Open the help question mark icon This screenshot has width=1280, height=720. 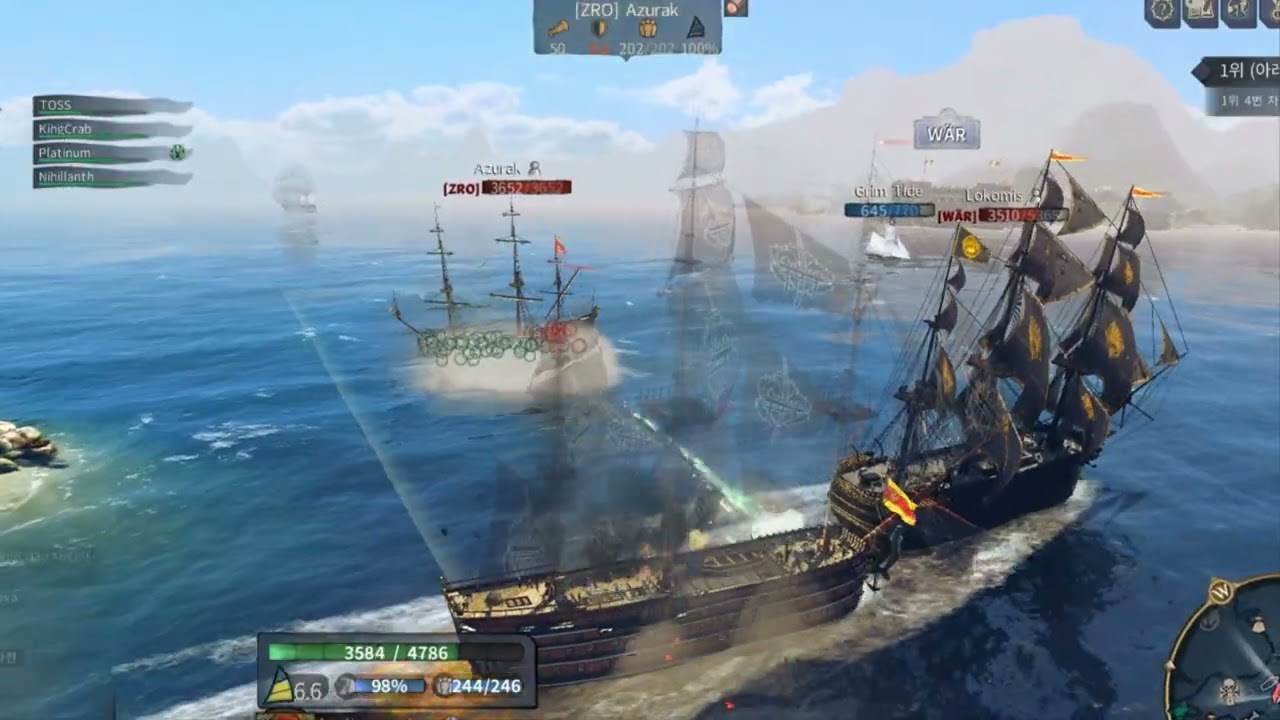1163,11
